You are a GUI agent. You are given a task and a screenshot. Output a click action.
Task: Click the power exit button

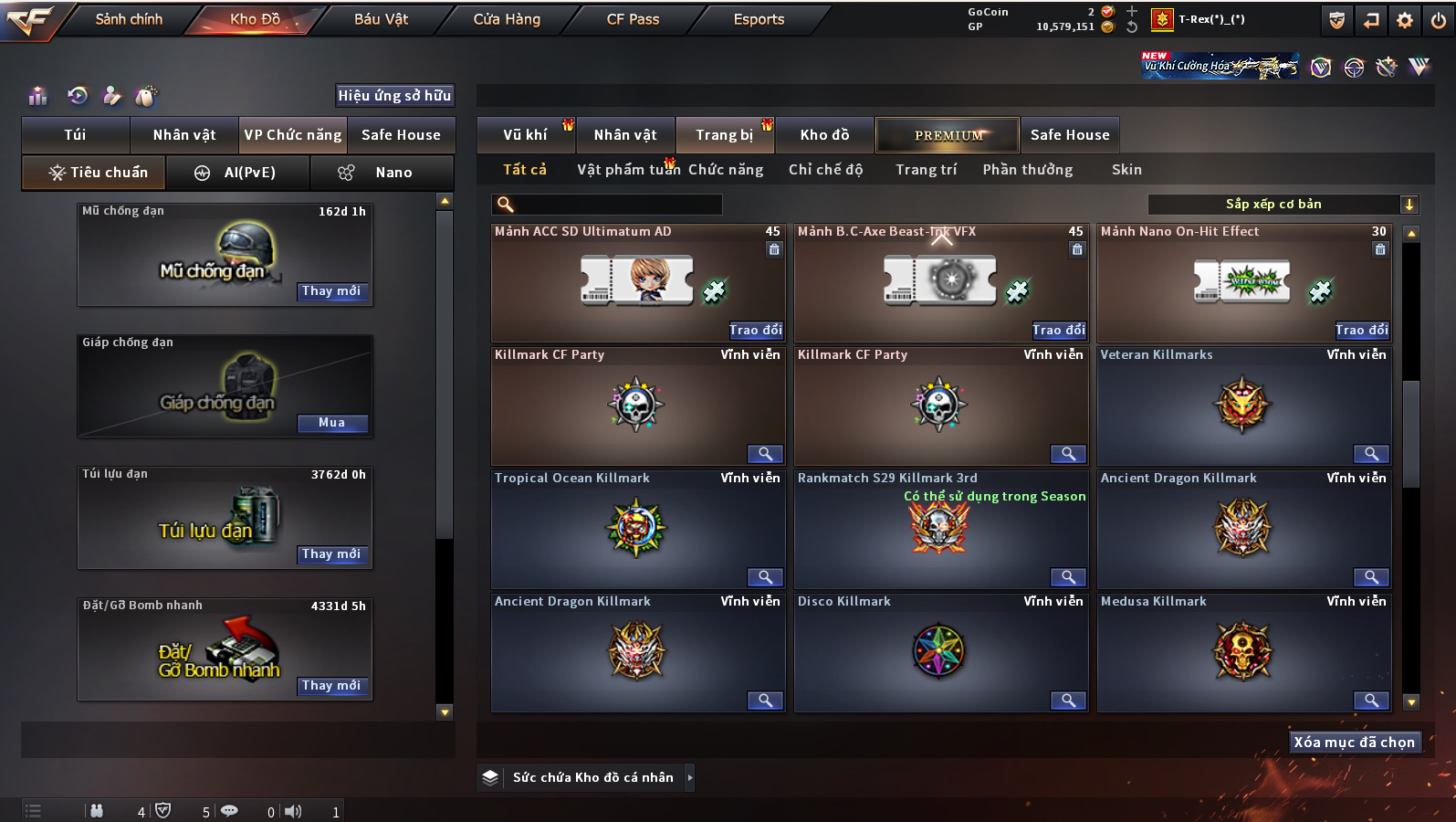[1439, 20]
